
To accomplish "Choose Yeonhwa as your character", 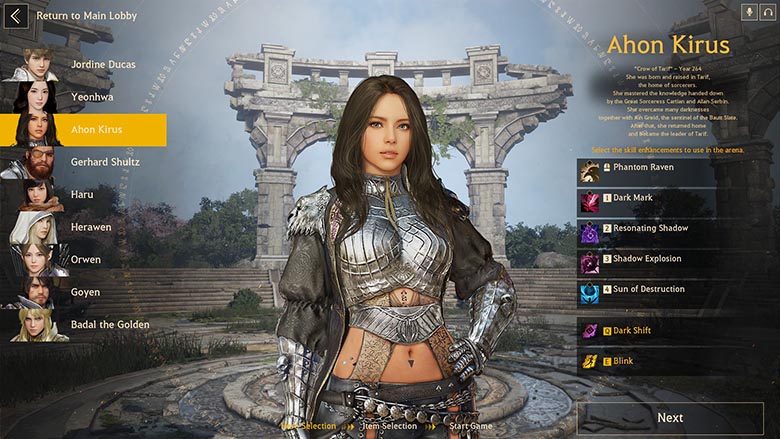I will pyautogui.click(x=90, y=97).
